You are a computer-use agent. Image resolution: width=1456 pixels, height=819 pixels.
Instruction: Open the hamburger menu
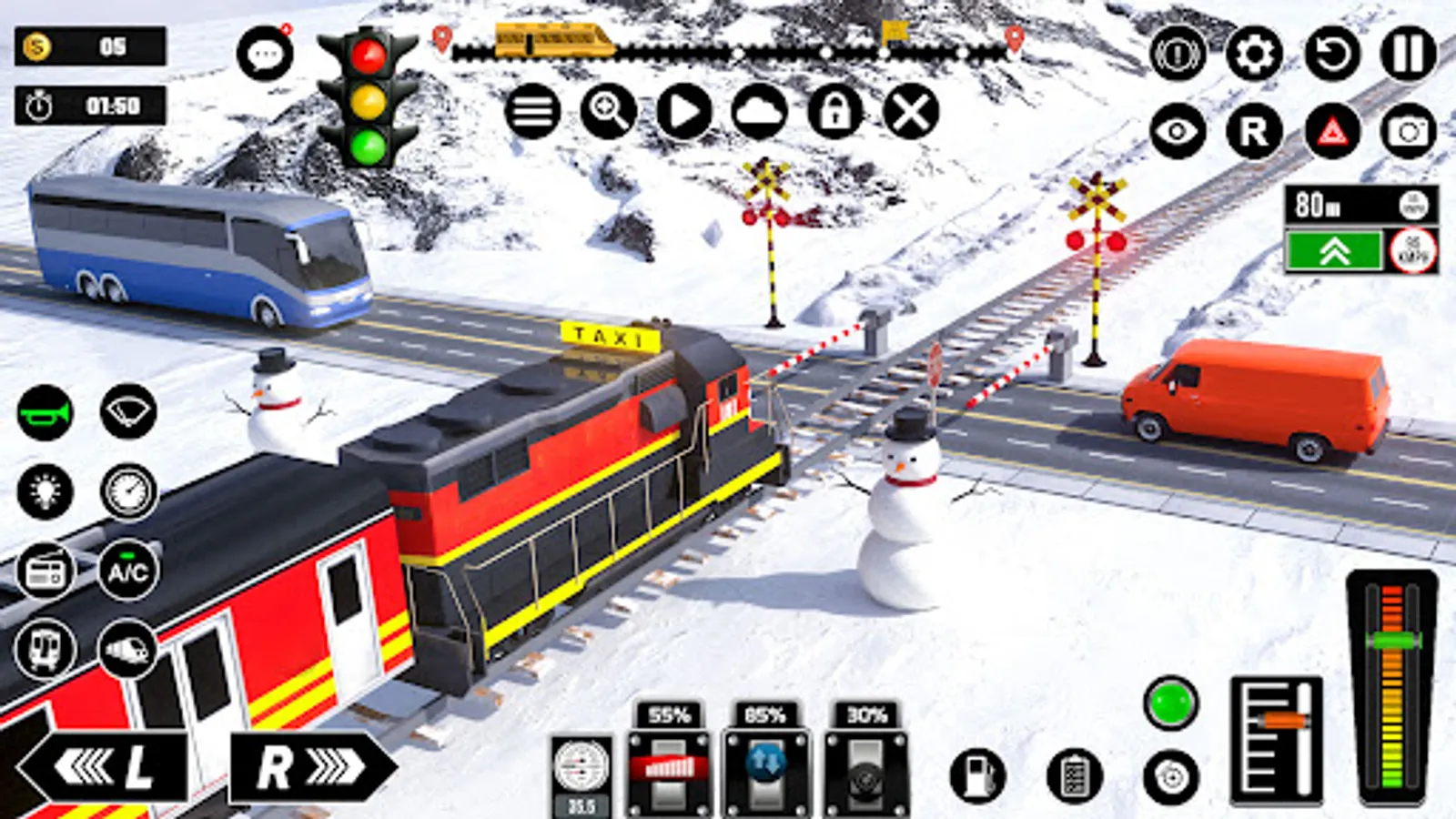pyautogui.click(x=532, y=111)
